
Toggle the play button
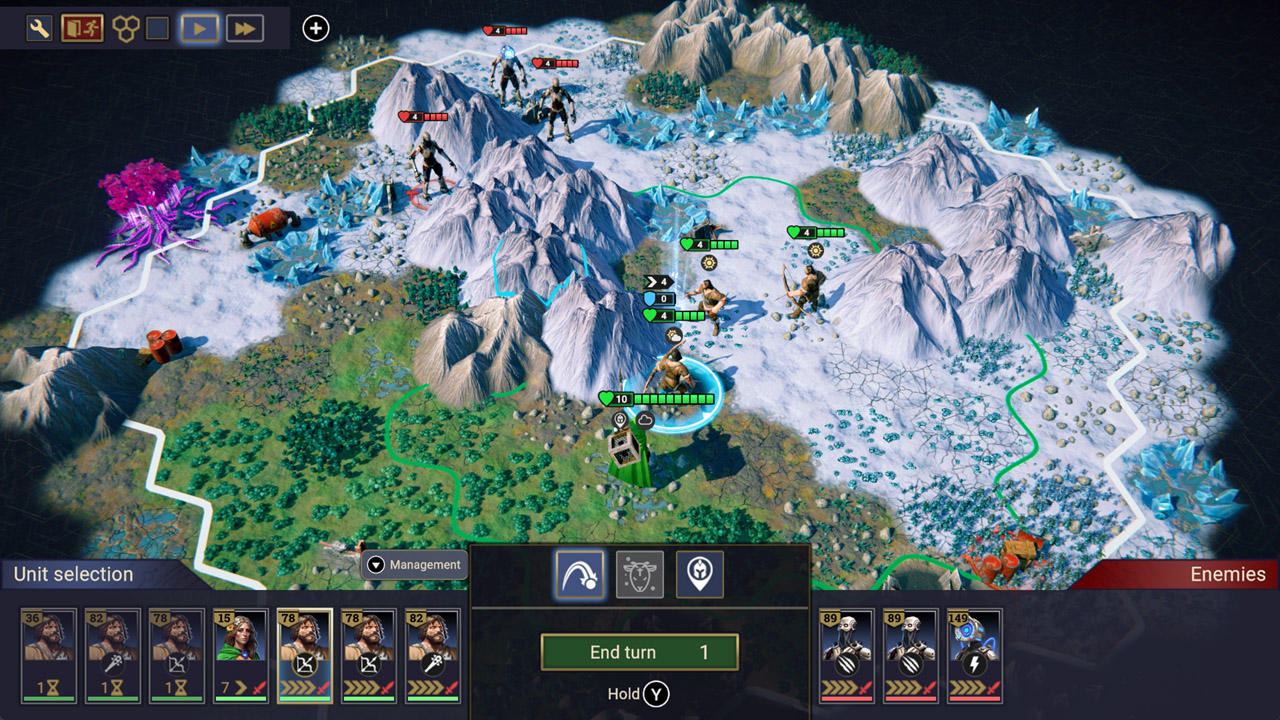coord(199,27)
